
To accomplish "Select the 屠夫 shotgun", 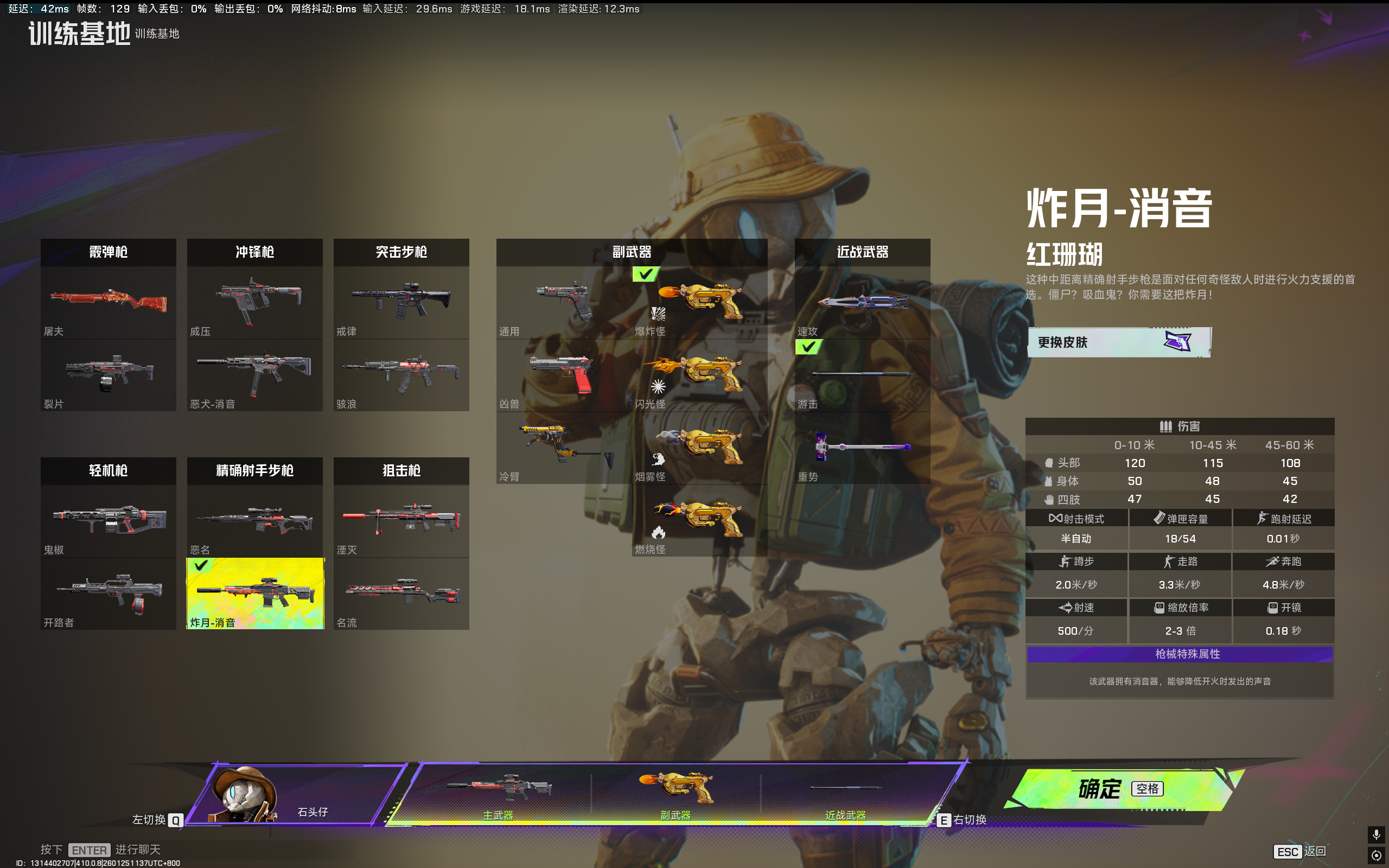I will click(108, 303).
